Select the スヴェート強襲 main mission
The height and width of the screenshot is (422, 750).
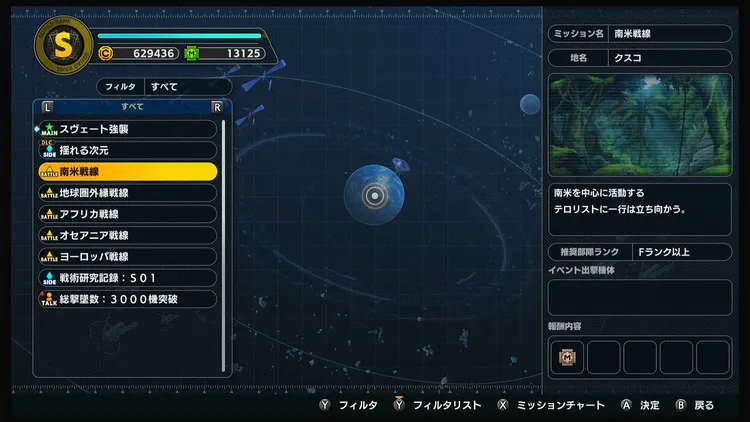(128, 129)
